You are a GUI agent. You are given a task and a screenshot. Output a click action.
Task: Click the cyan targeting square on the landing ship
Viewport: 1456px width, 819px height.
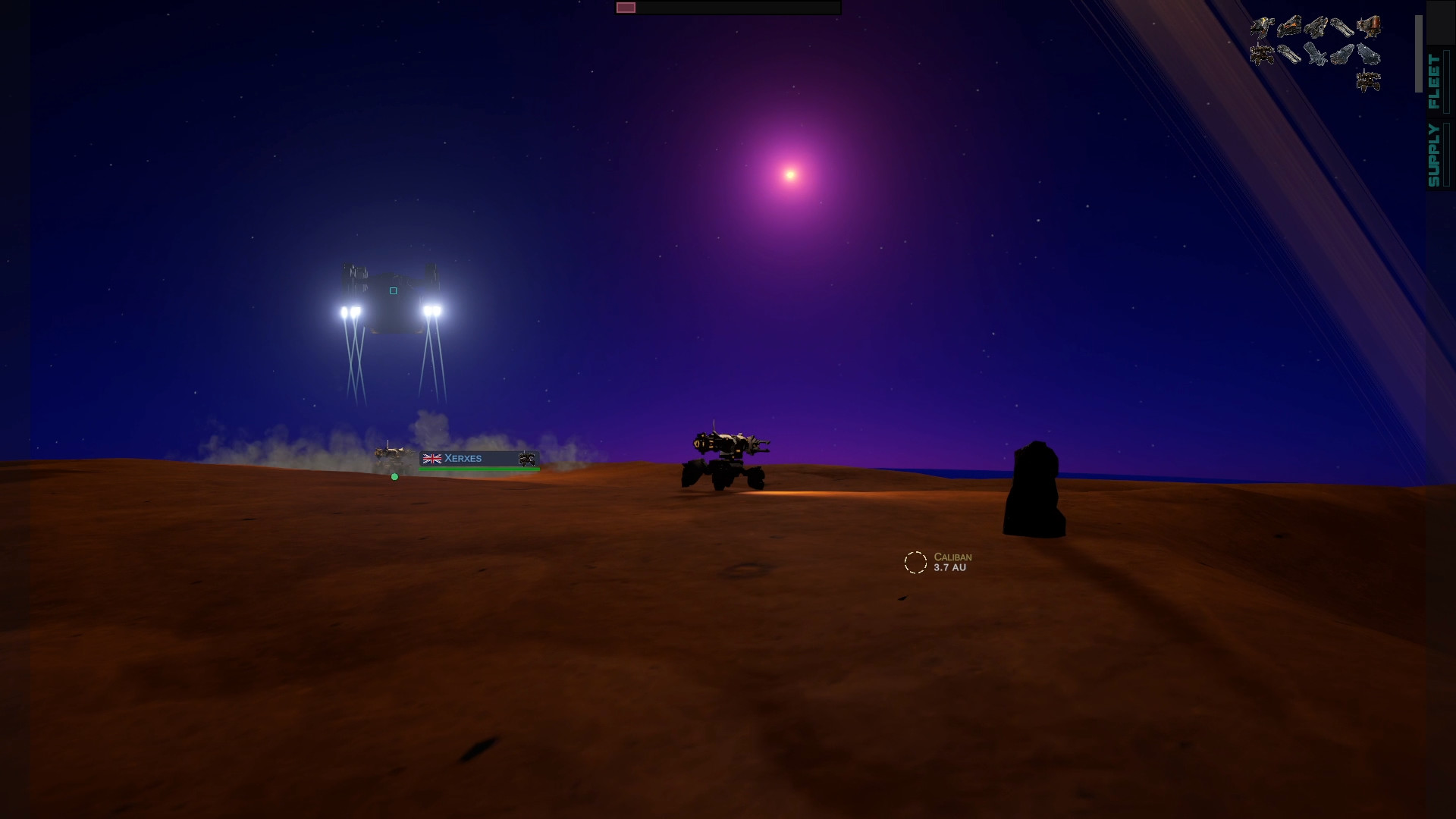(x=393, y=290)
